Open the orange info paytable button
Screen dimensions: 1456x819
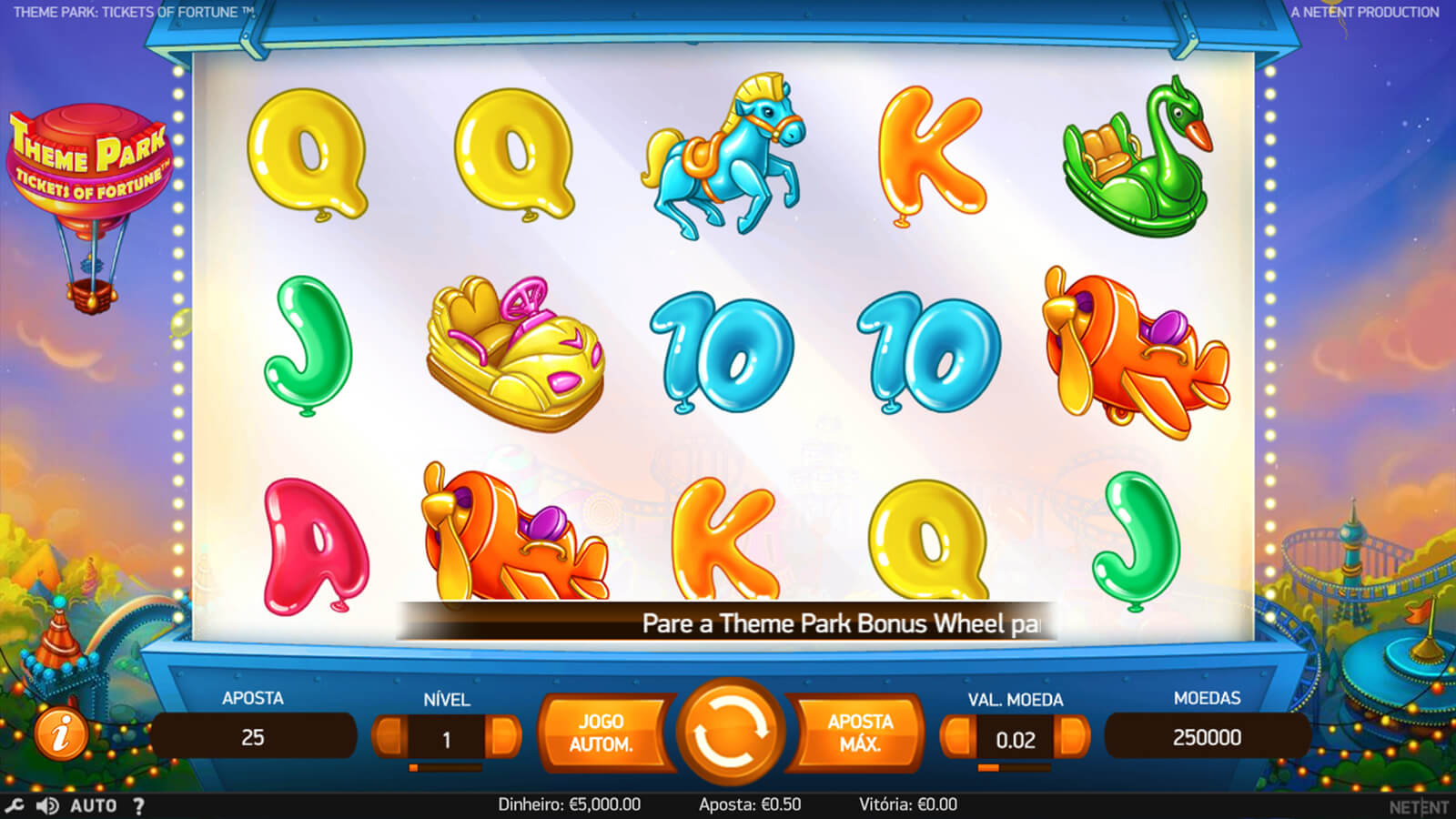point(61,733)
